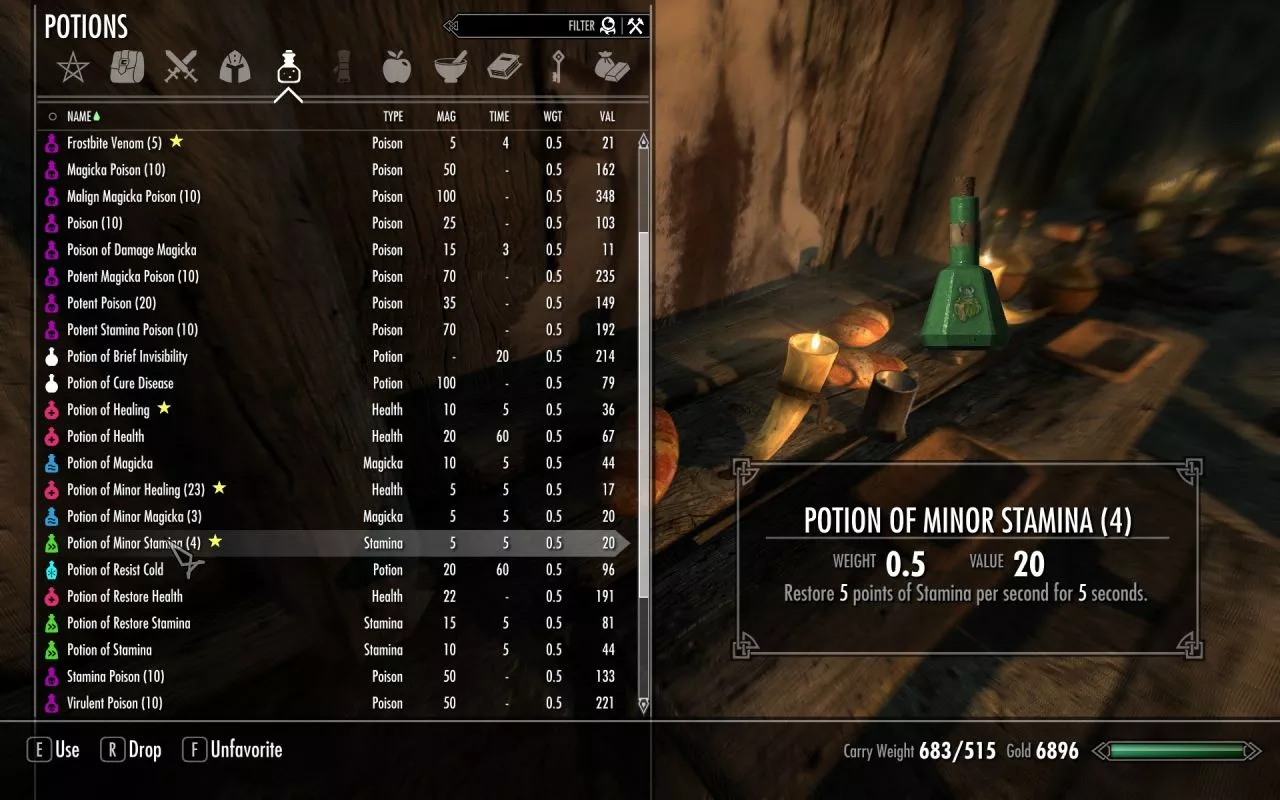This screenshot has height=800, width=1280.
Task: Open the favorites star category tab
Action: [x=73, y=68]
